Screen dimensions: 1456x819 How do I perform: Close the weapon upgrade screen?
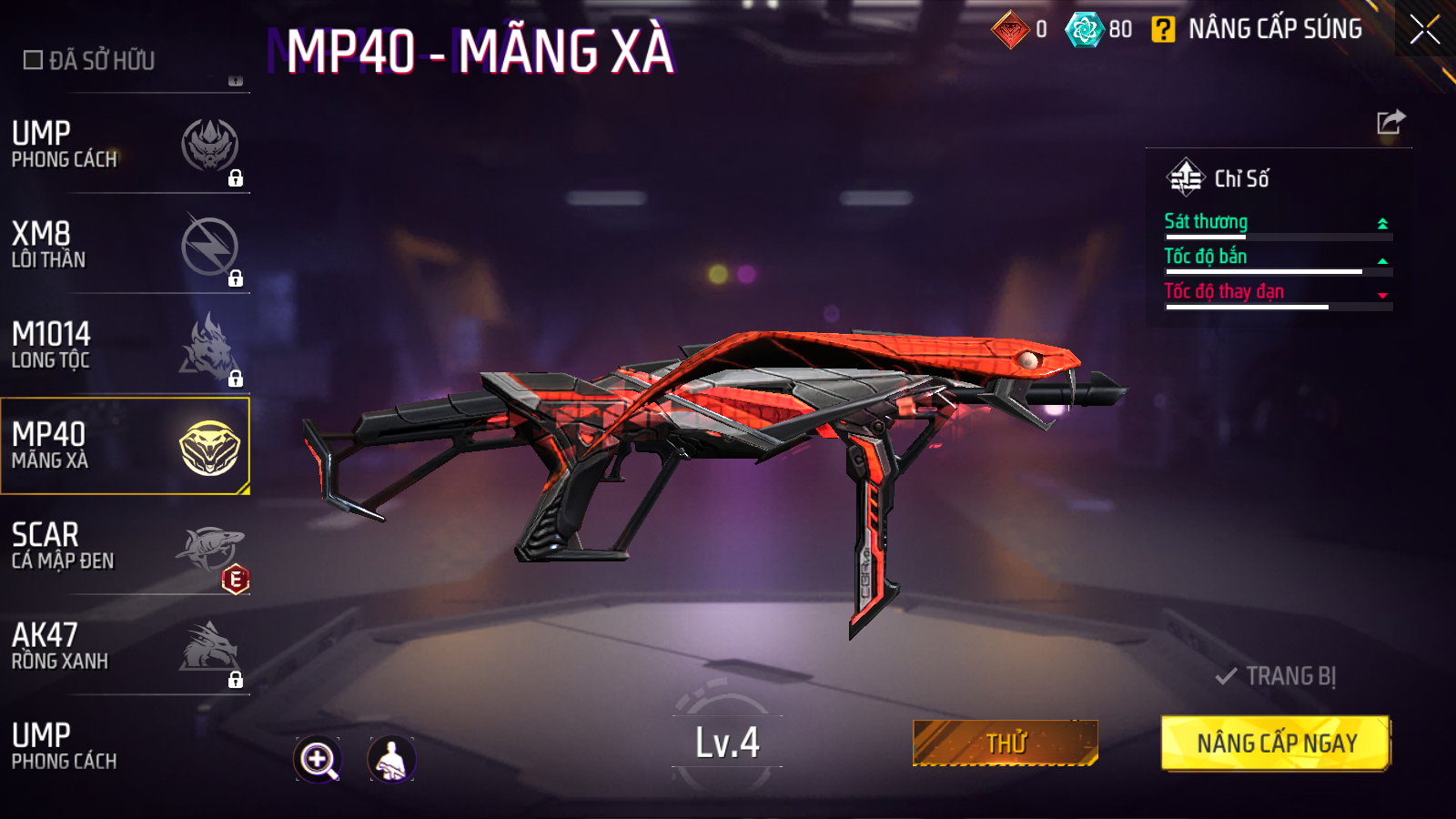[x=1424, y=29]
